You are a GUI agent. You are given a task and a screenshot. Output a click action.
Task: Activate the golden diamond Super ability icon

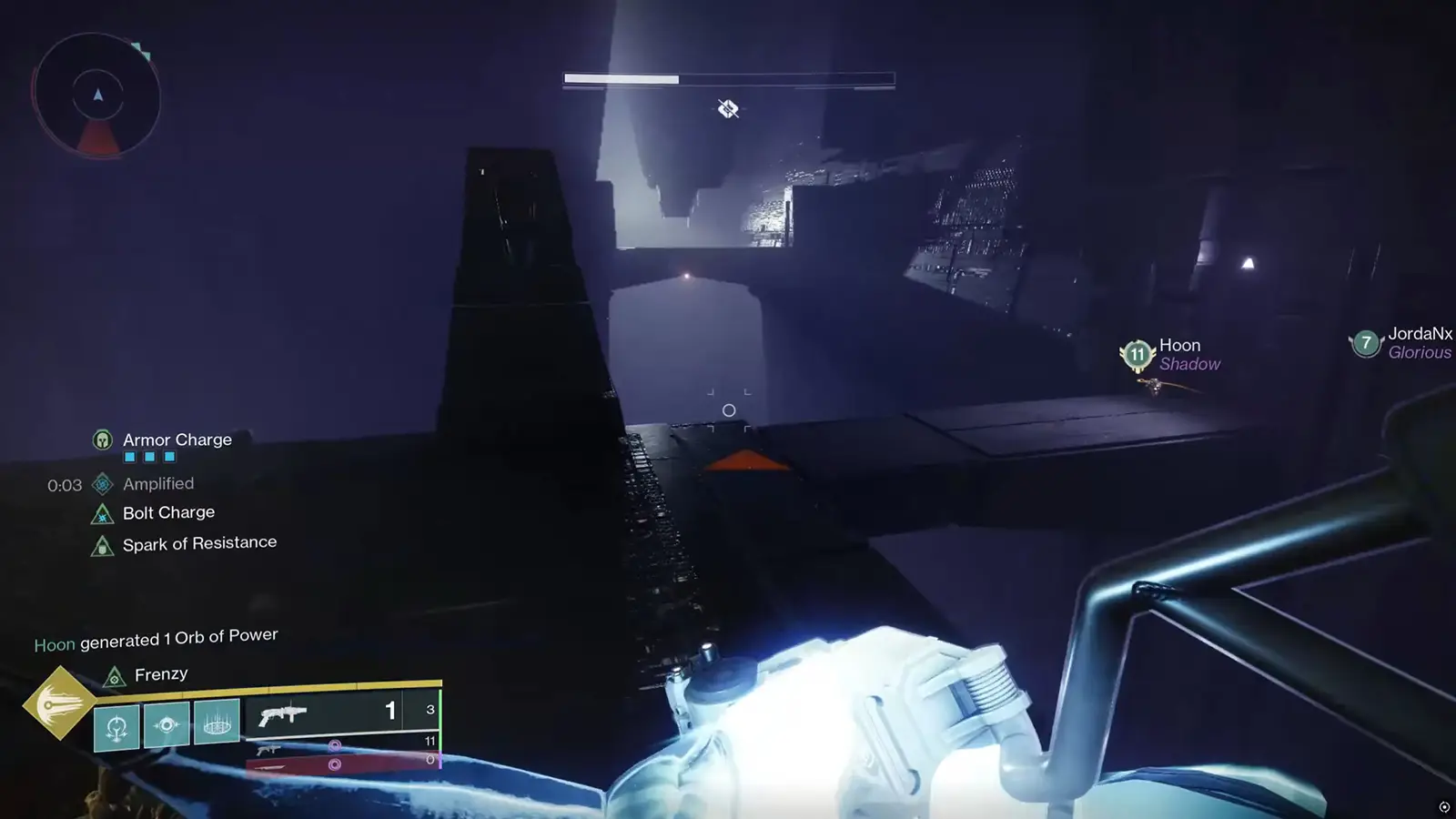coord(59,703)
